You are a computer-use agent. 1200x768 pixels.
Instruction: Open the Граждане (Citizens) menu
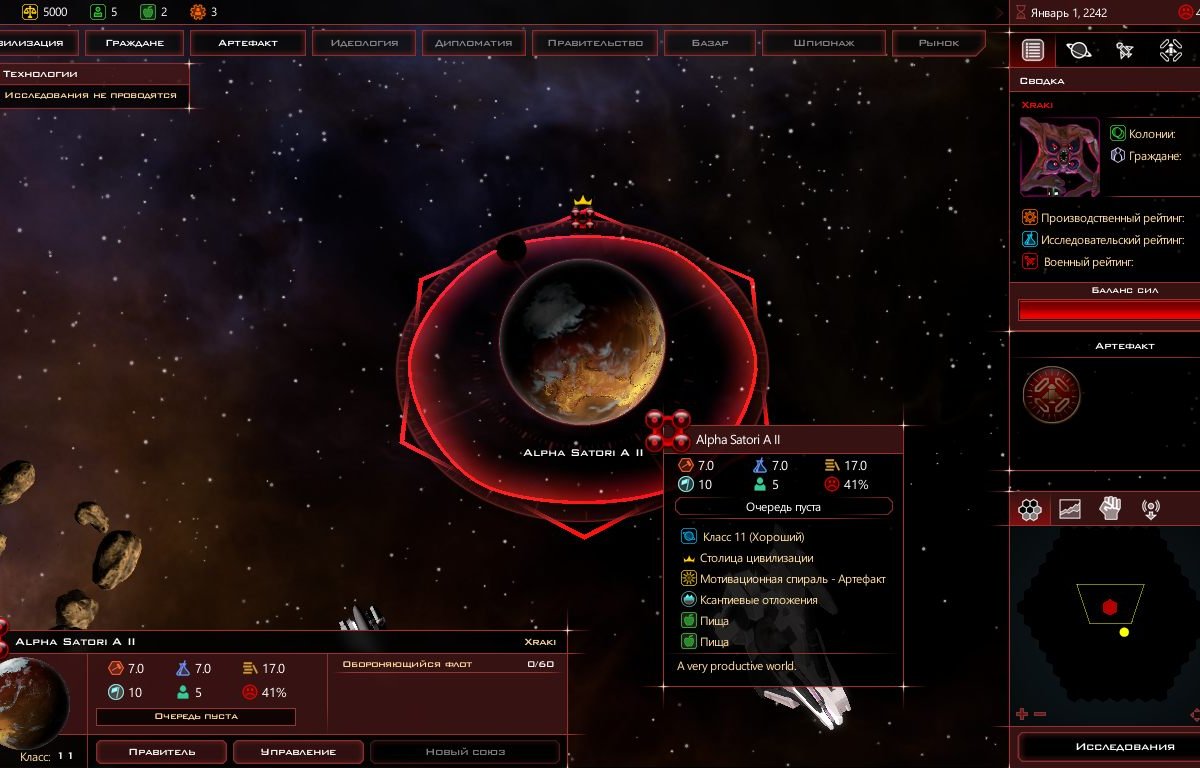[x=134, y=43]
